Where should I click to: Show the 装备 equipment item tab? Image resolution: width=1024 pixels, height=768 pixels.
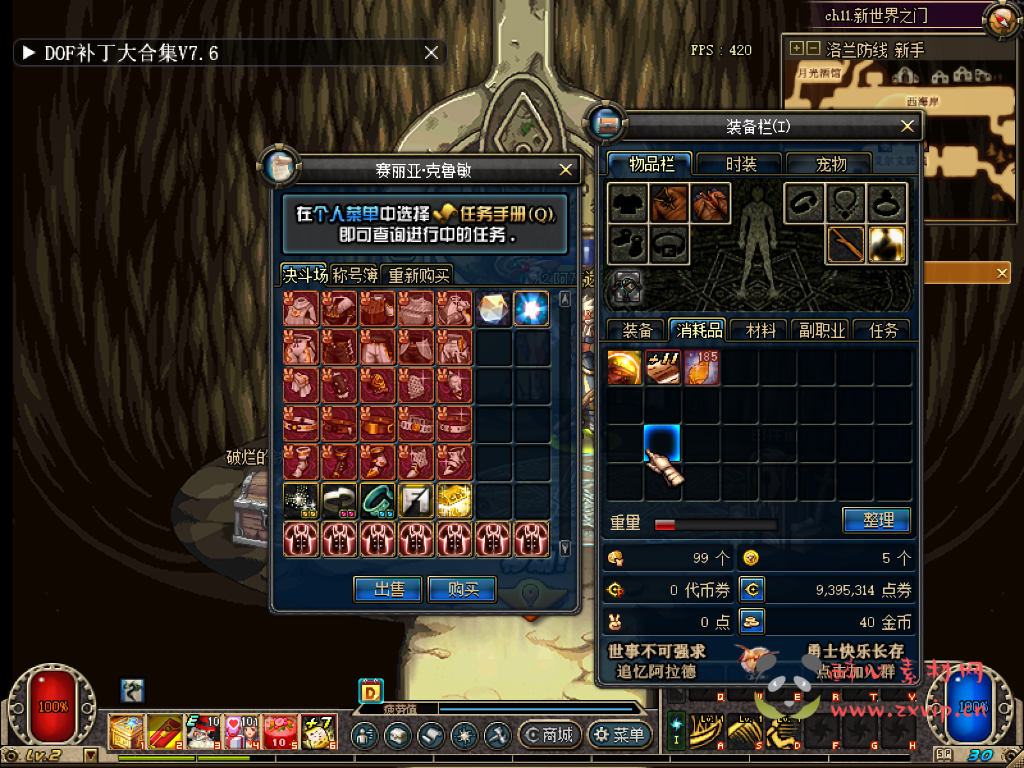point(638,330)
